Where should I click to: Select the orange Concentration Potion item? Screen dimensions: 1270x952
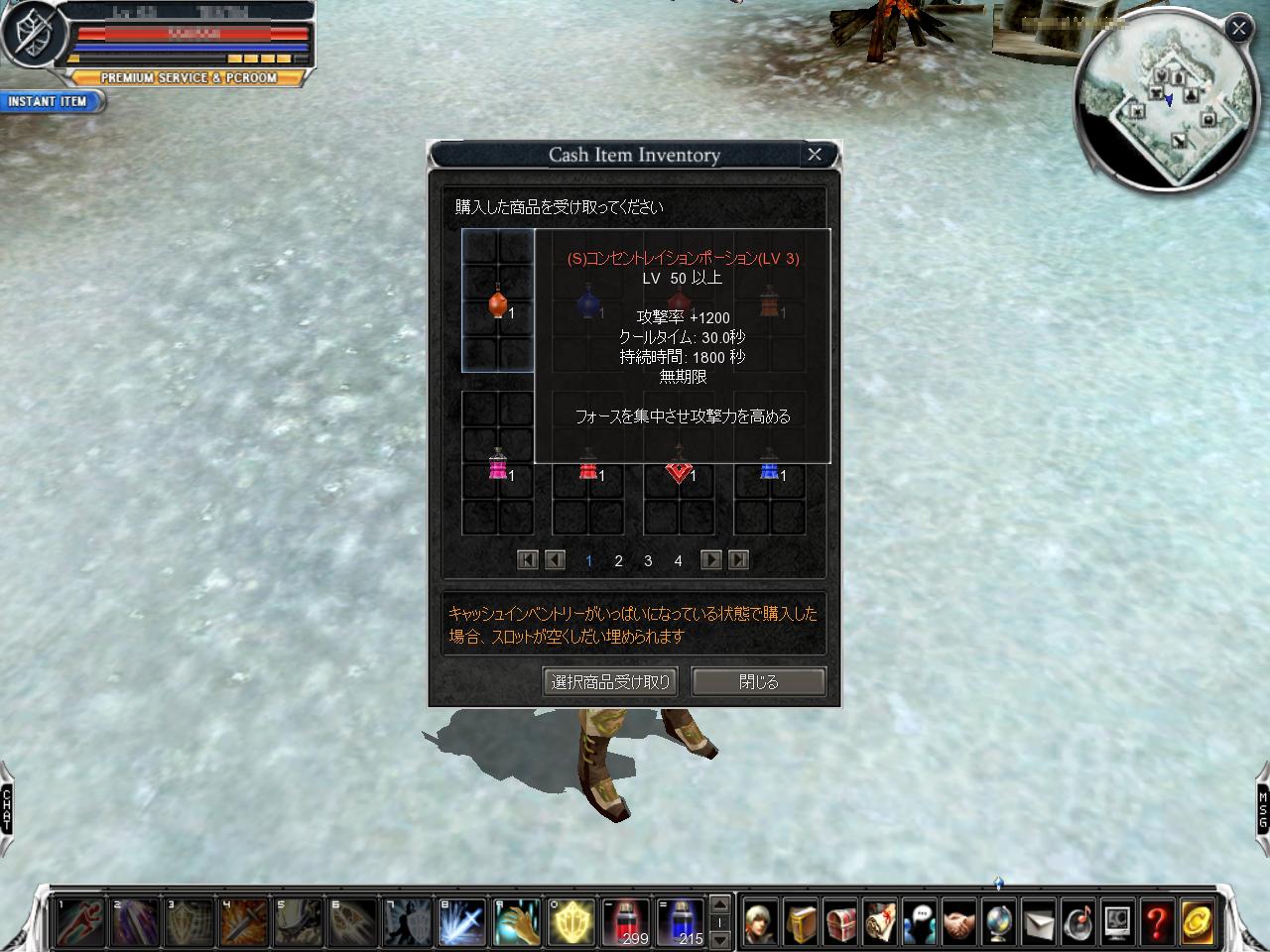point(497,302)
